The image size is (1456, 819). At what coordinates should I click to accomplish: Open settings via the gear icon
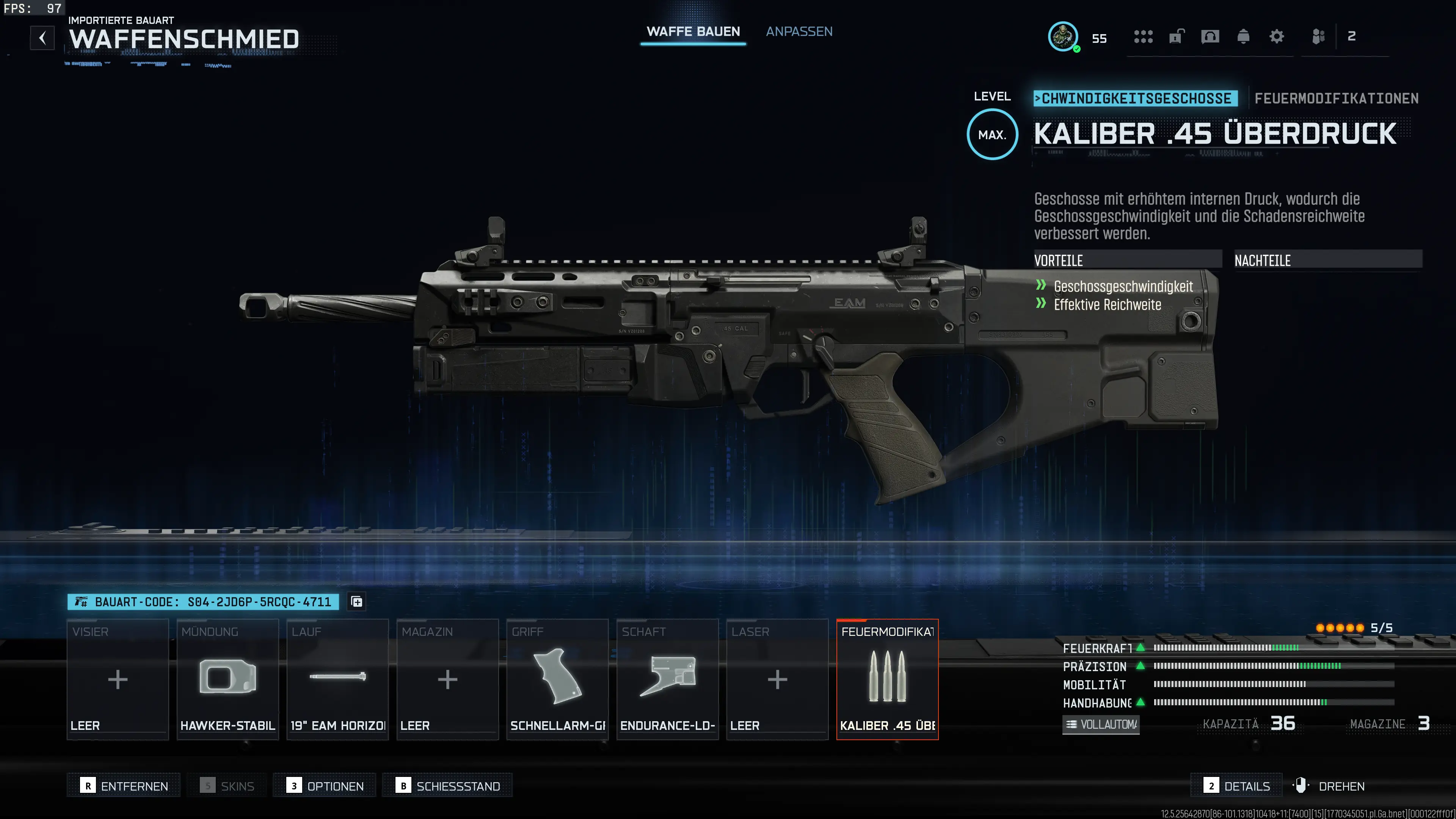(x=1276, y=37)
